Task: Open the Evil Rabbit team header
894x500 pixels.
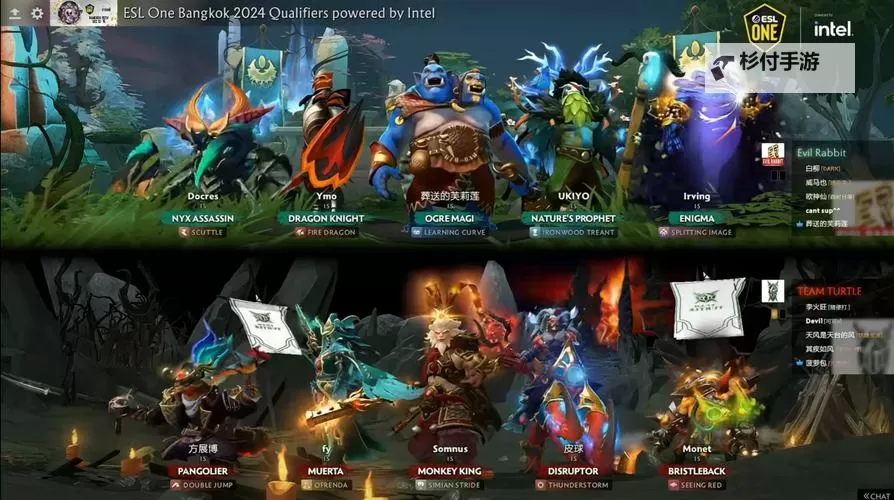Action: click(821, 153)
